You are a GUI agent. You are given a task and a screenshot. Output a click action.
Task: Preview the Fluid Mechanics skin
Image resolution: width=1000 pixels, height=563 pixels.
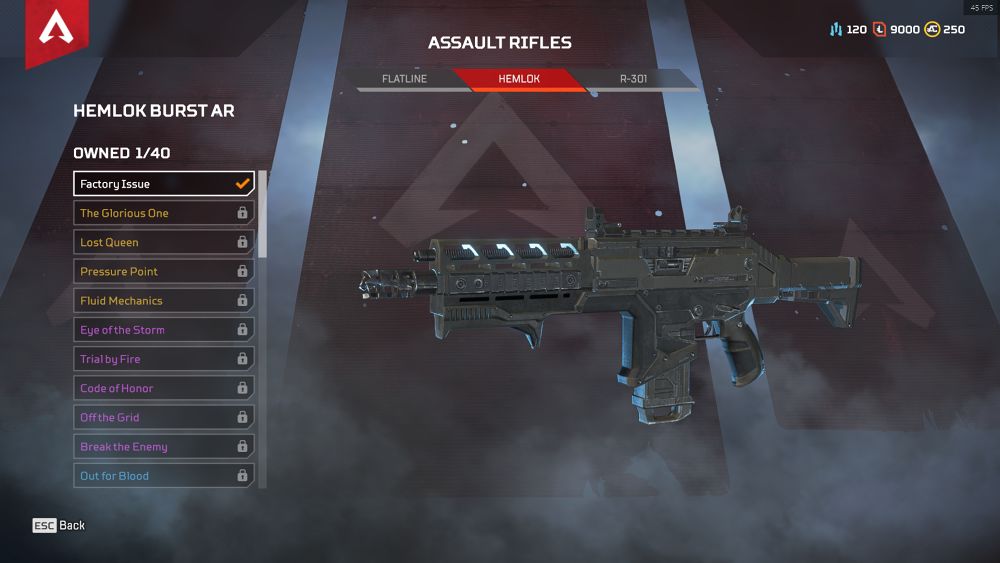point(164,300)
